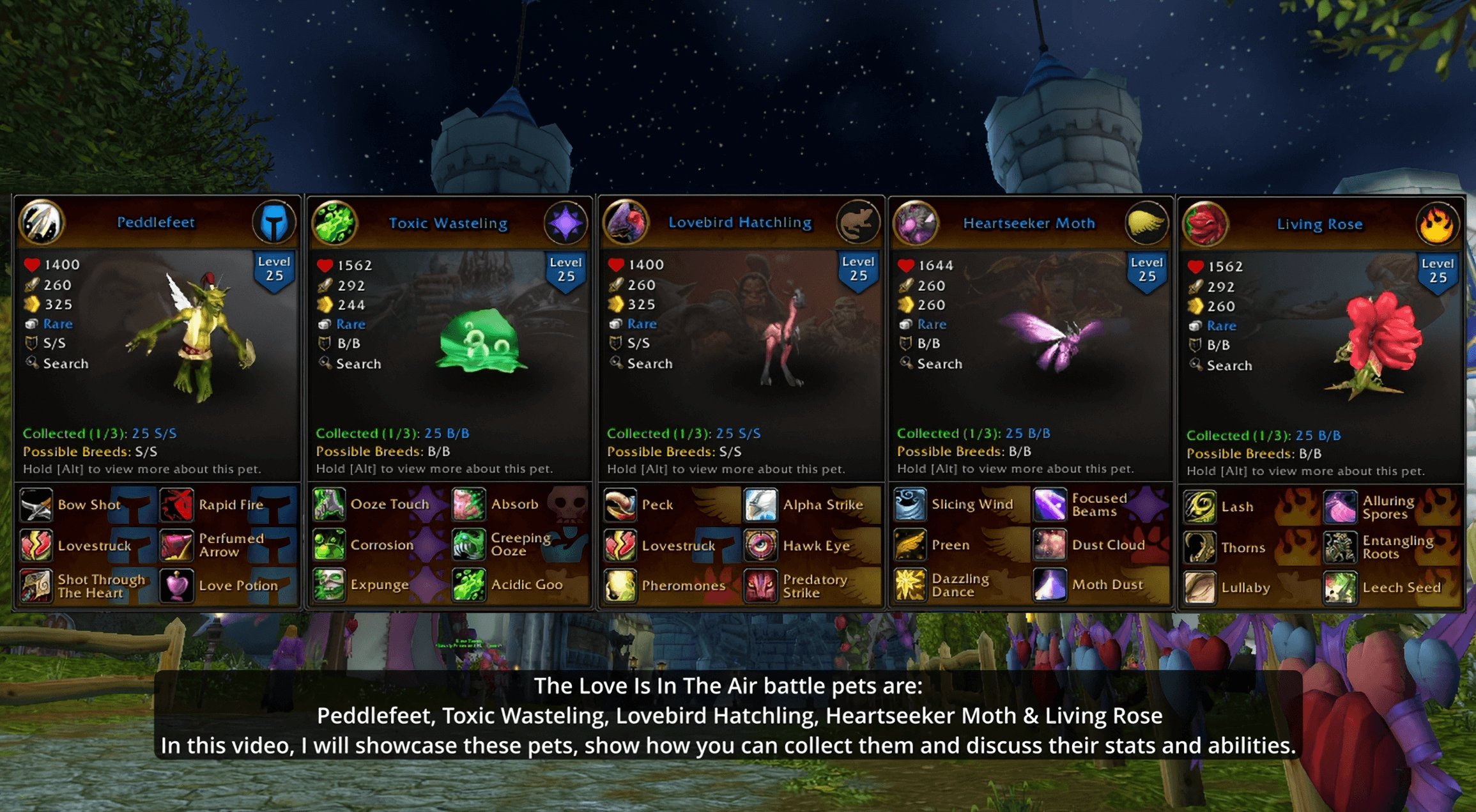Click the Heartseeker Moth portrait icon
Viewport: 1476px width, 812px height.
pyautogui.click(x=916, y=223)
